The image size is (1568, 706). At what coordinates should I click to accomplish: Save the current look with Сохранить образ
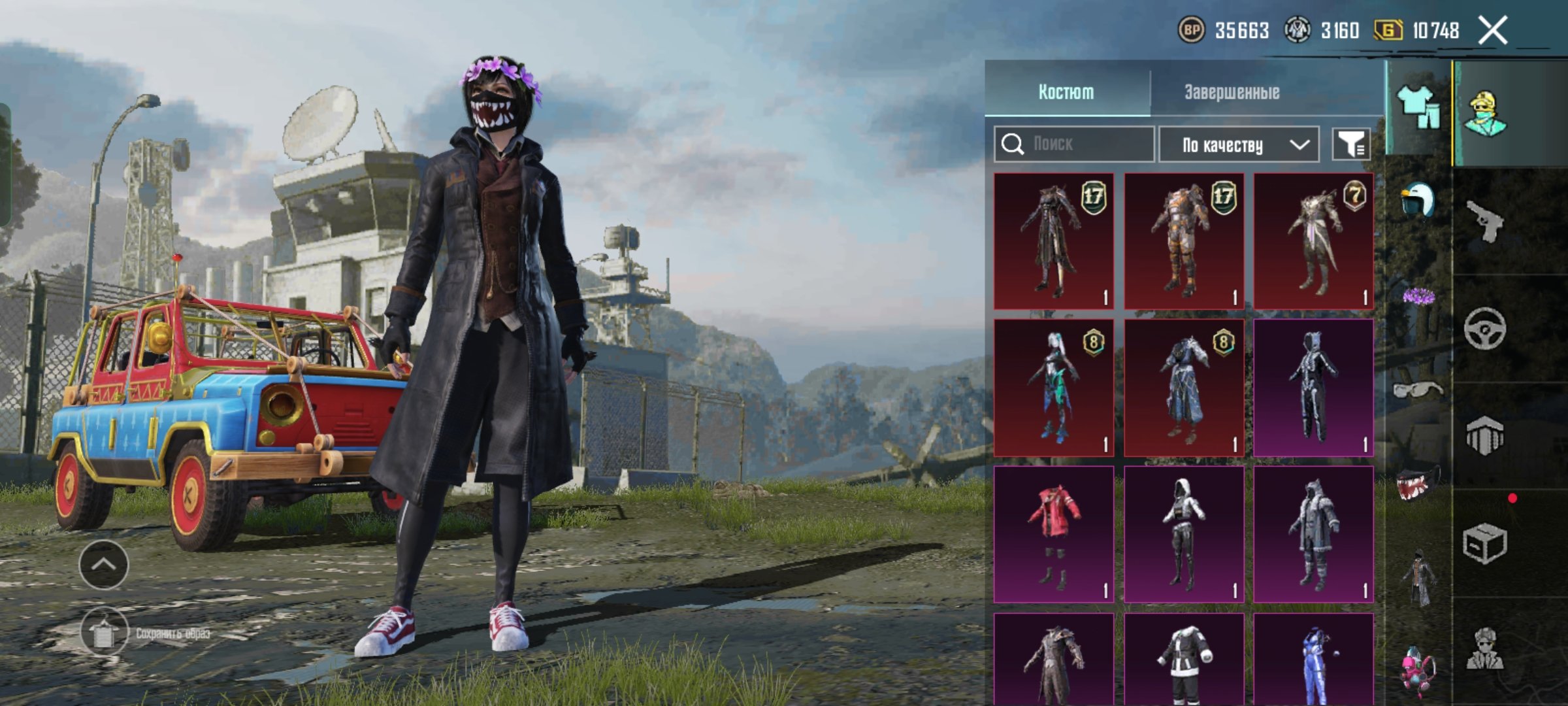point(105,632)
